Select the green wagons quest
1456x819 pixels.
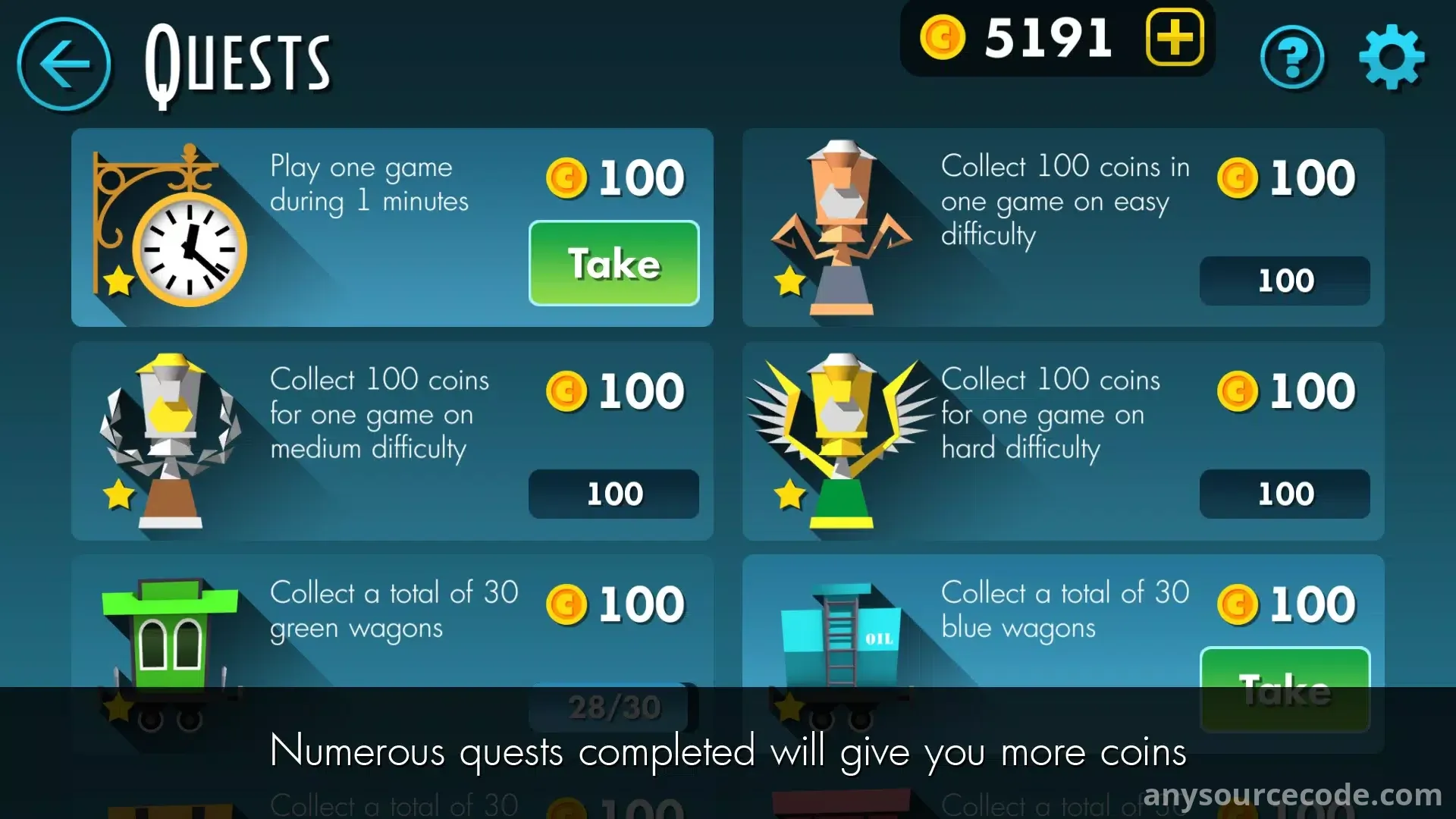pyautogui.click(x=391, y=622)
